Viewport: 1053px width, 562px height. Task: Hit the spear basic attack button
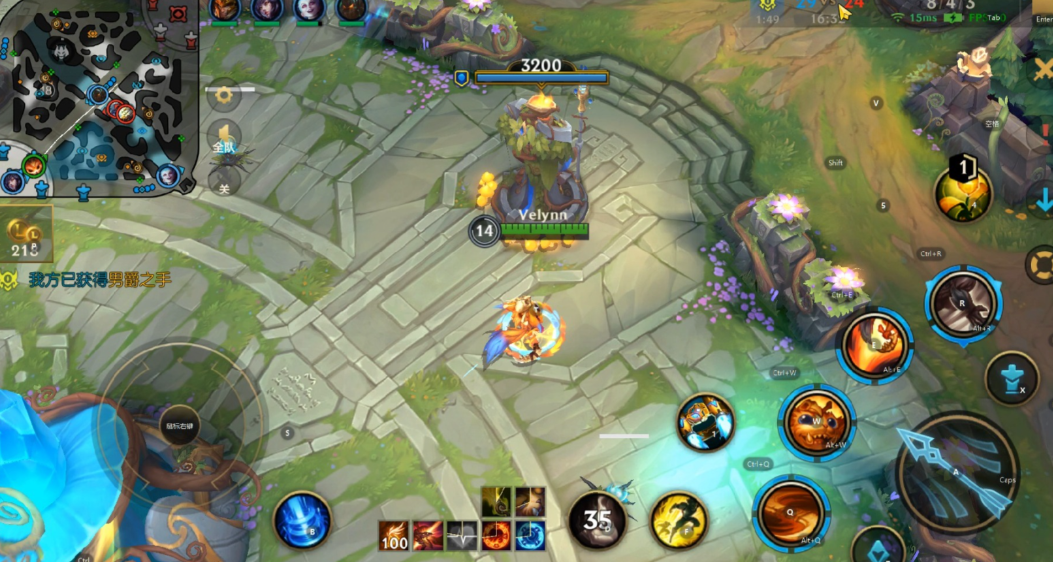coord(957,473)
